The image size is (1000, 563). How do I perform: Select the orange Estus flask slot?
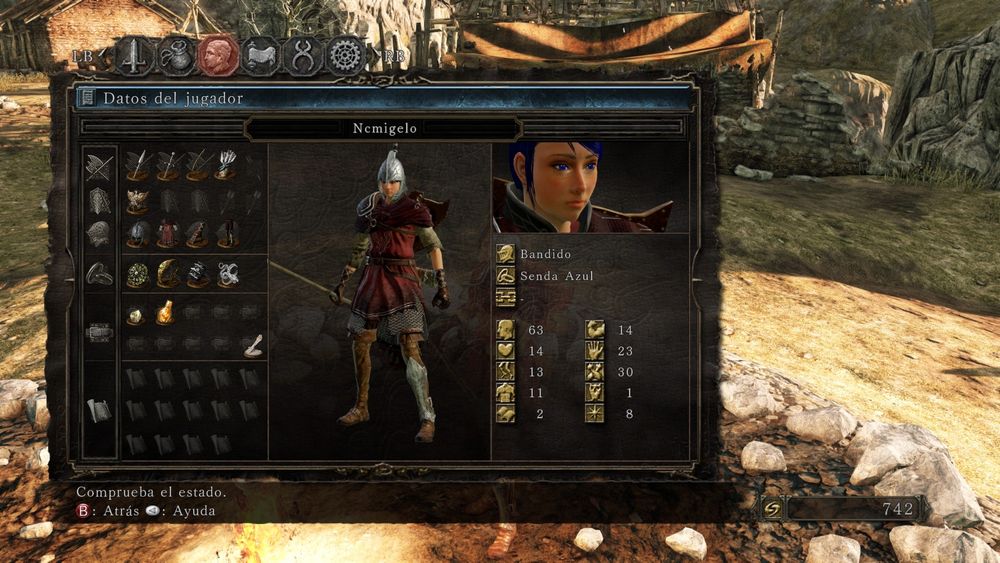[165, 313]
